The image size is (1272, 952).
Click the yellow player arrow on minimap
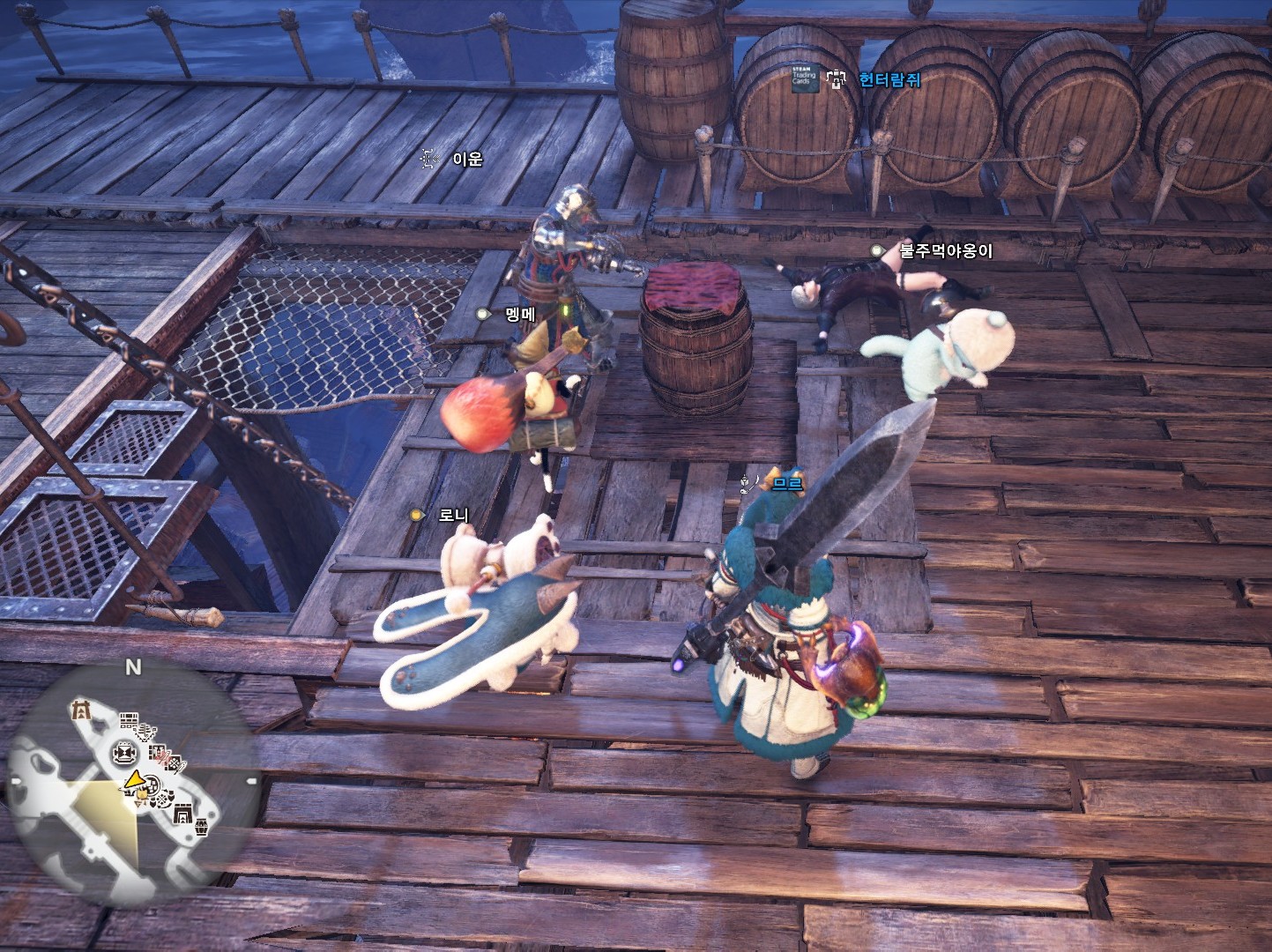[x=134, y=779]
